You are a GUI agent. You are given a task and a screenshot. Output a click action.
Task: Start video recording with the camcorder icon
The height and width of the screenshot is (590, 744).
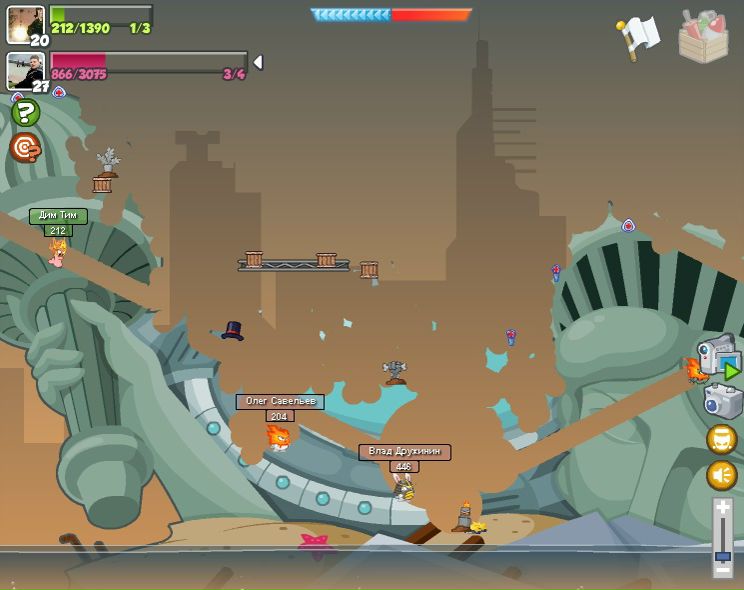[719, 356]
